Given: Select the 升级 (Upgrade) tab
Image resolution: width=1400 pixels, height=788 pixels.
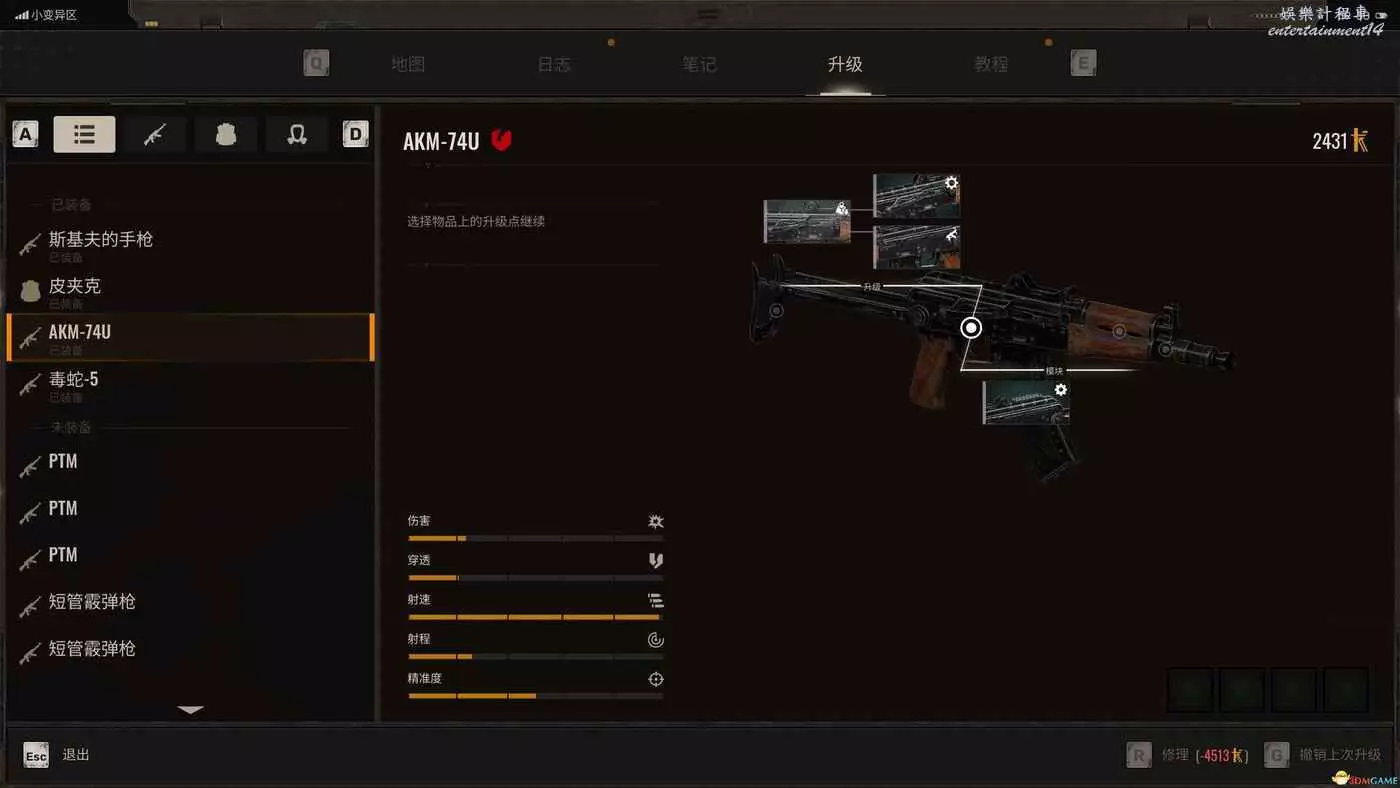Looking at the screenshot, I should (845, 64).
